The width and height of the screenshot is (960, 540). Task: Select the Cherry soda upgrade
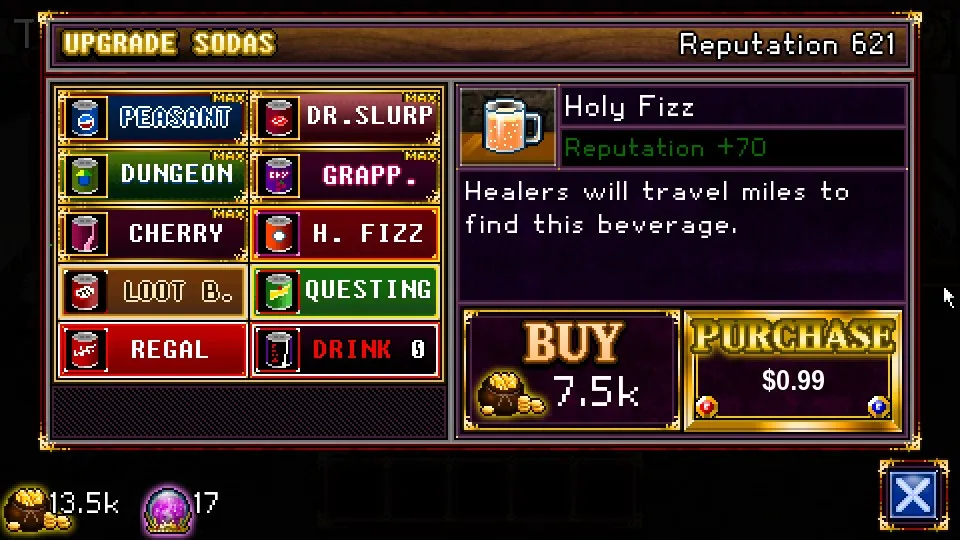(153, 233)
